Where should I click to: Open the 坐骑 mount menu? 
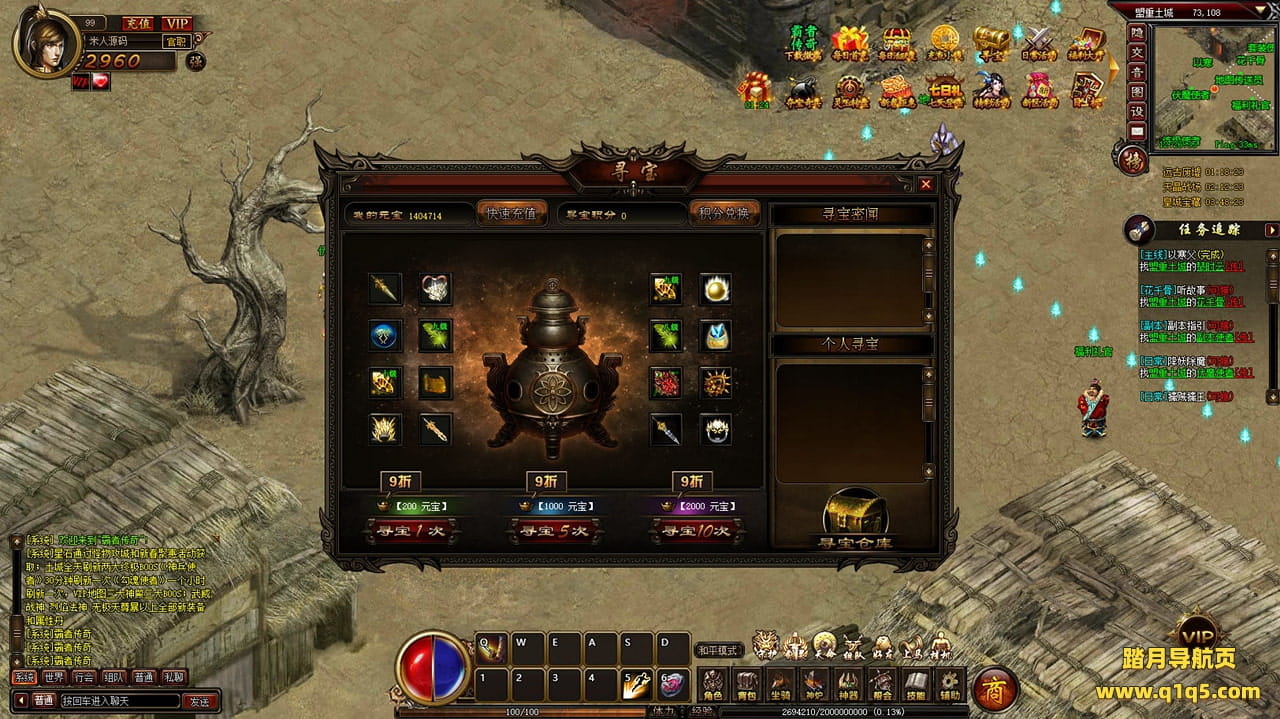pyautogui.click(x=780, y=686)
